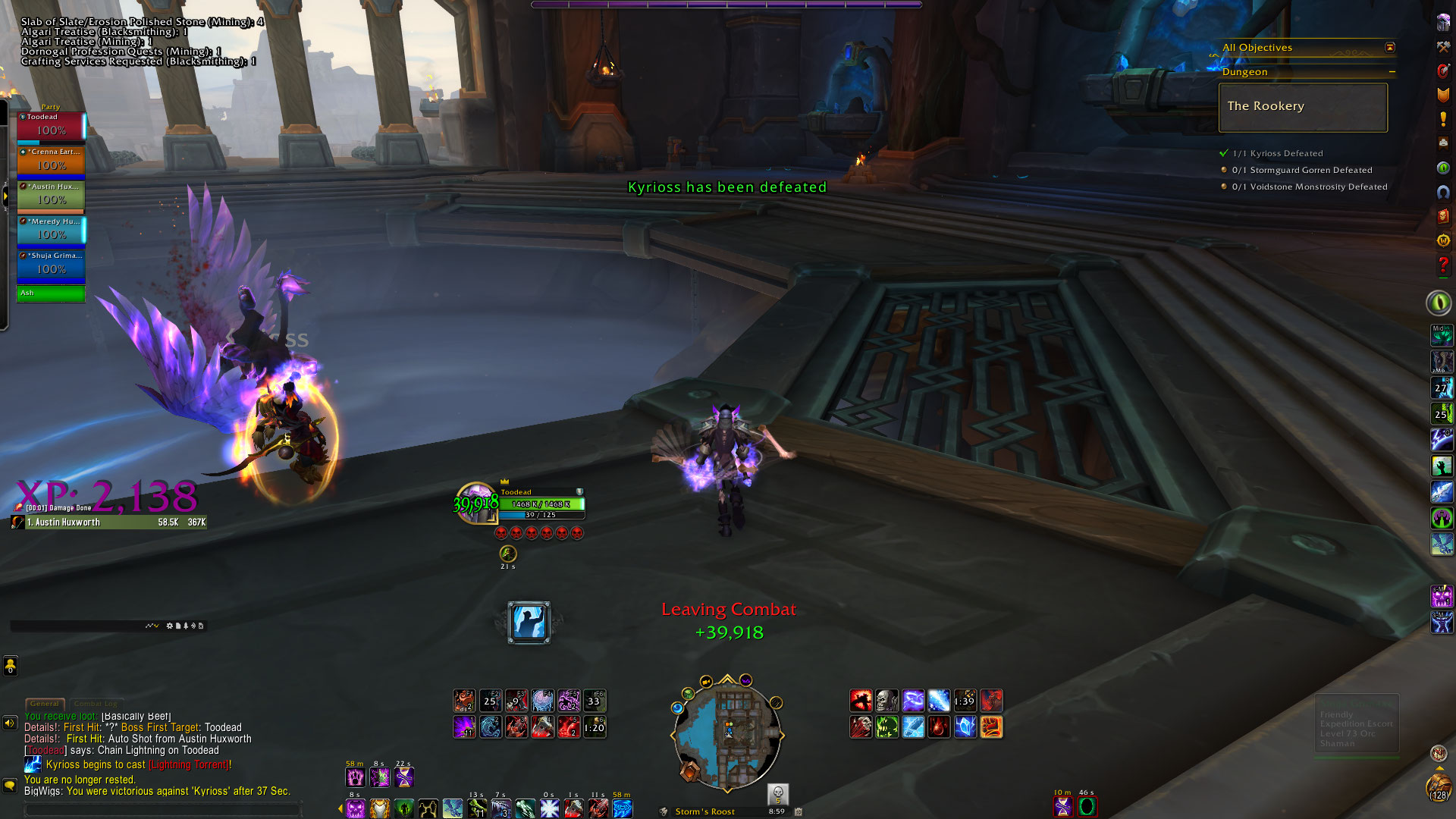This screenshot has height=819, width=1456.
Task: Minimize the Dungeon objectives section
Action: pyautogui.click(x=1392, y=72)
